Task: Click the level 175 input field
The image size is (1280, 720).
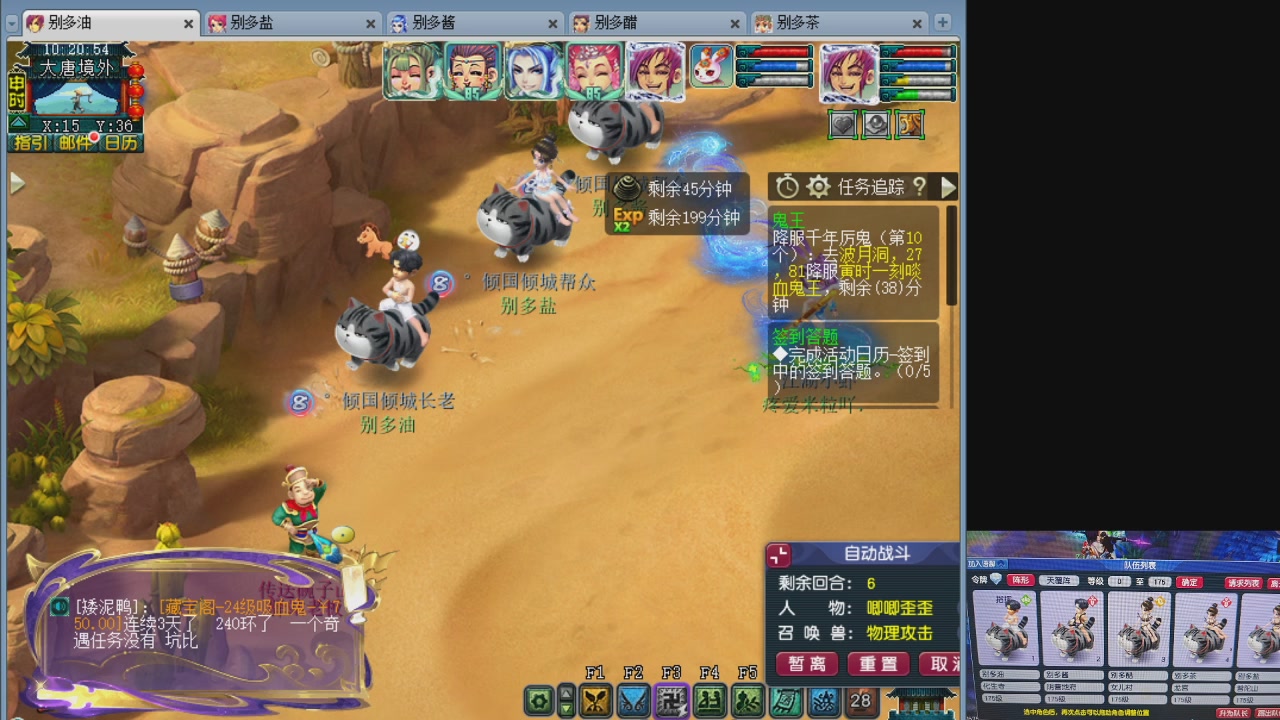Action: click(x=1160, y=581)
